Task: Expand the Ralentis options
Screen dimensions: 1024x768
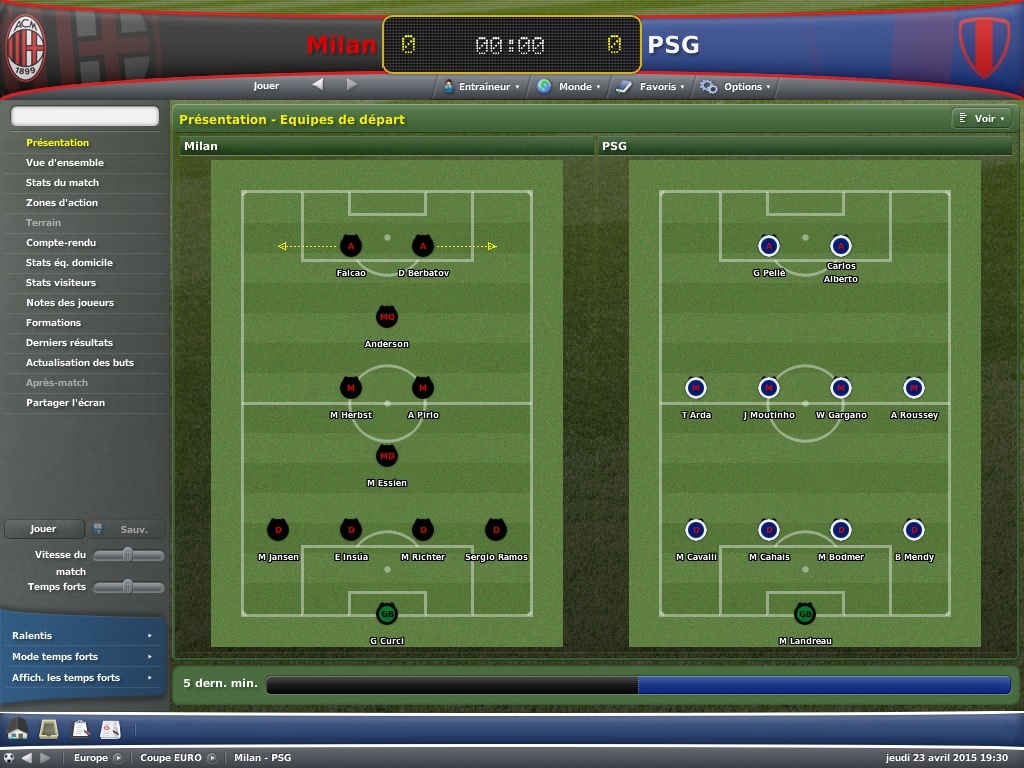Action: pyautogui.click(x=82, y=636)
